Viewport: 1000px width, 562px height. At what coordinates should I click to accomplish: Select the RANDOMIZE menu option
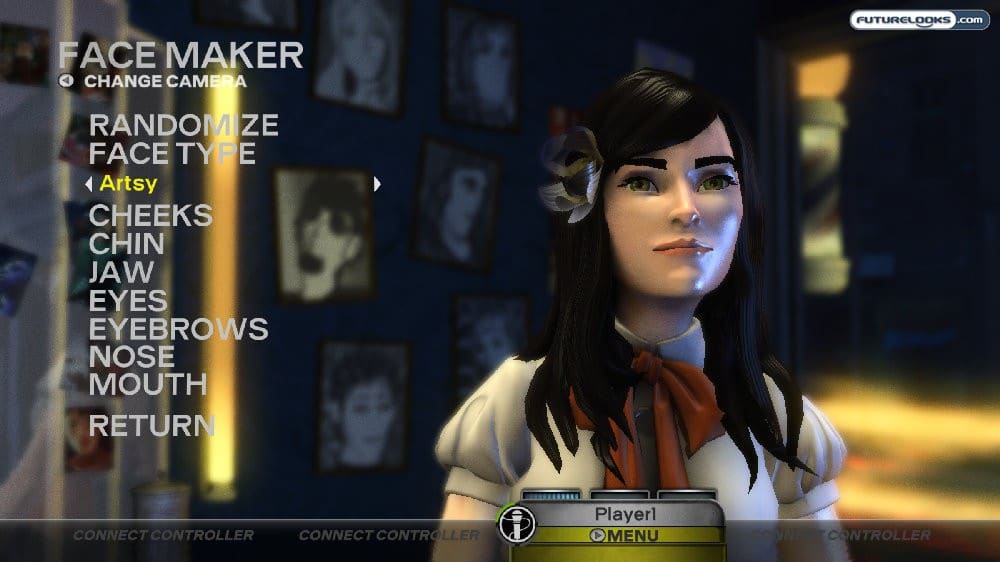183,126
